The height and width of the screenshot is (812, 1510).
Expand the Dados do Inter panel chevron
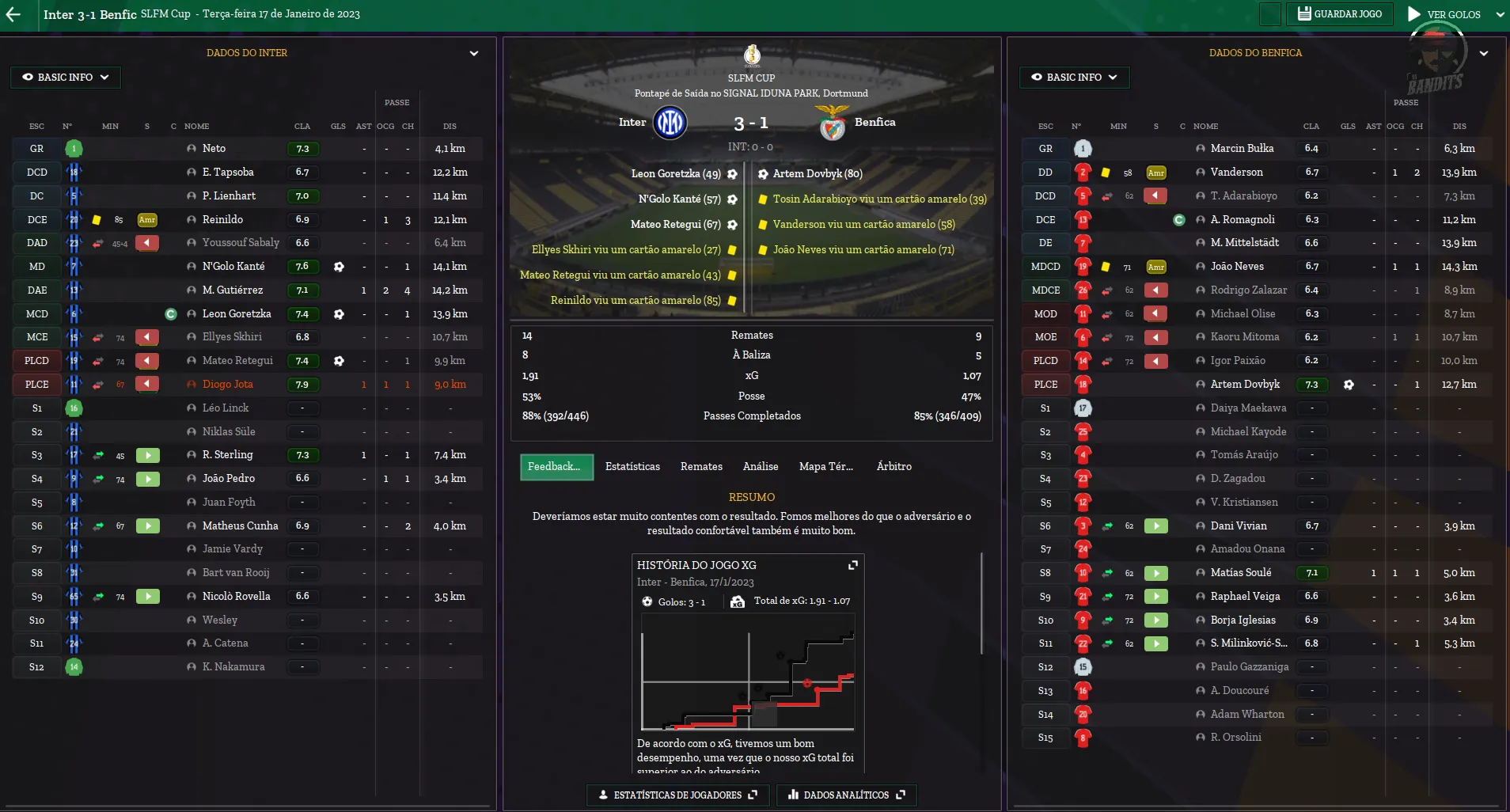474,54
